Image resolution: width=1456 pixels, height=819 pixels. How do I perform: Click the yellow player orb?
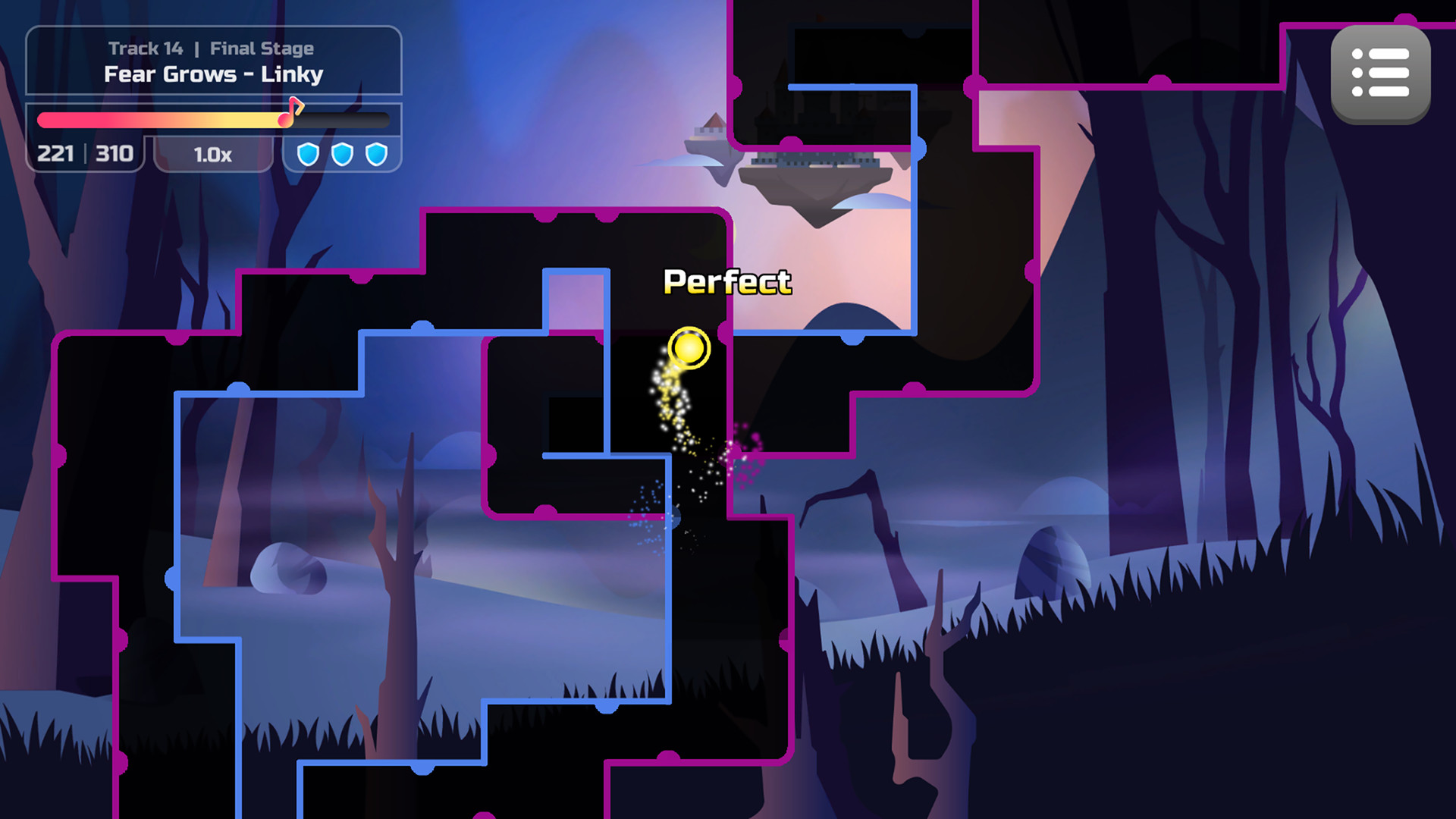[x=689, y=349]
